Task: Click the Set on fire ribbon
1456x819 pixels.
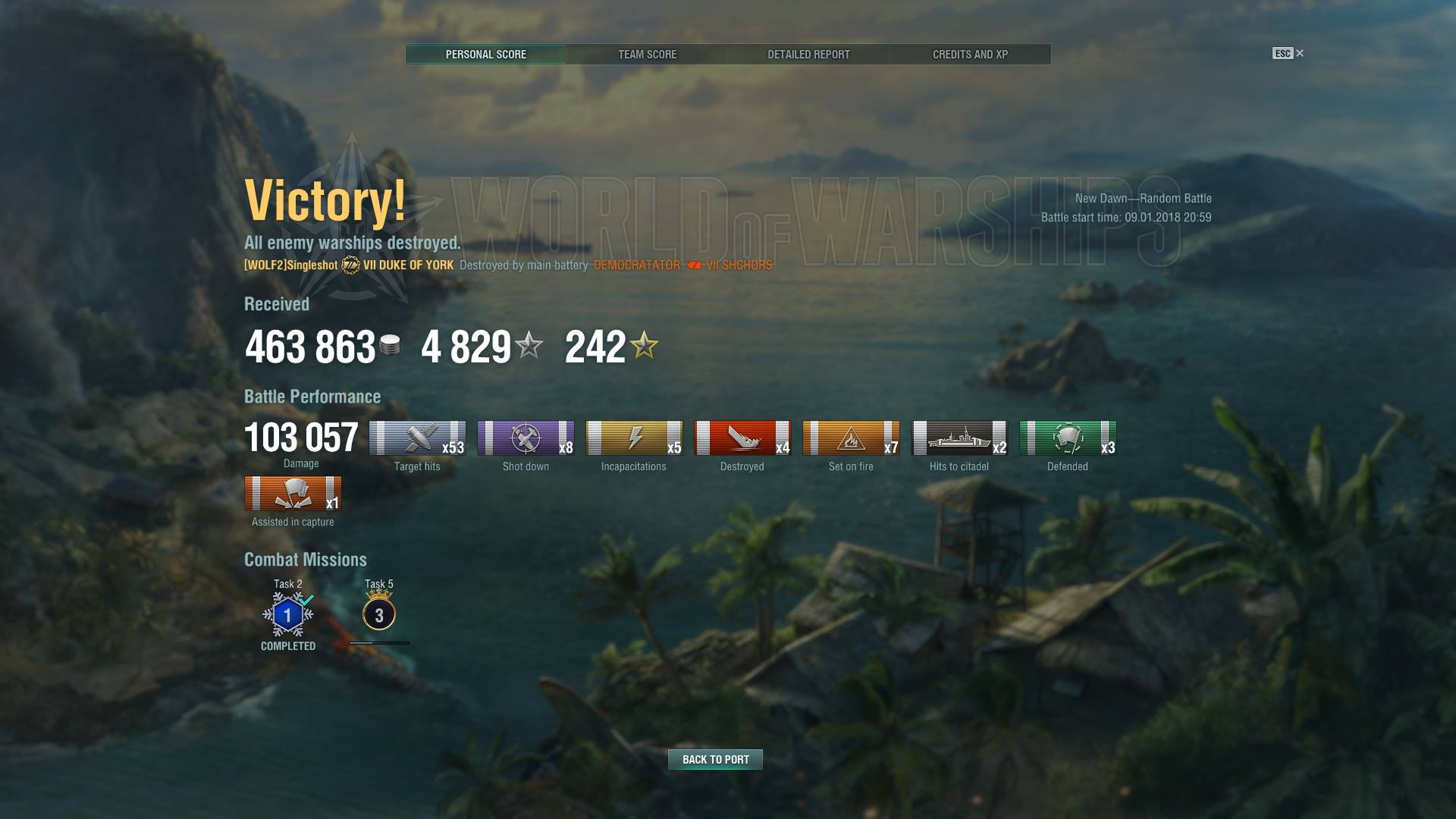Action: click(851, 438)
